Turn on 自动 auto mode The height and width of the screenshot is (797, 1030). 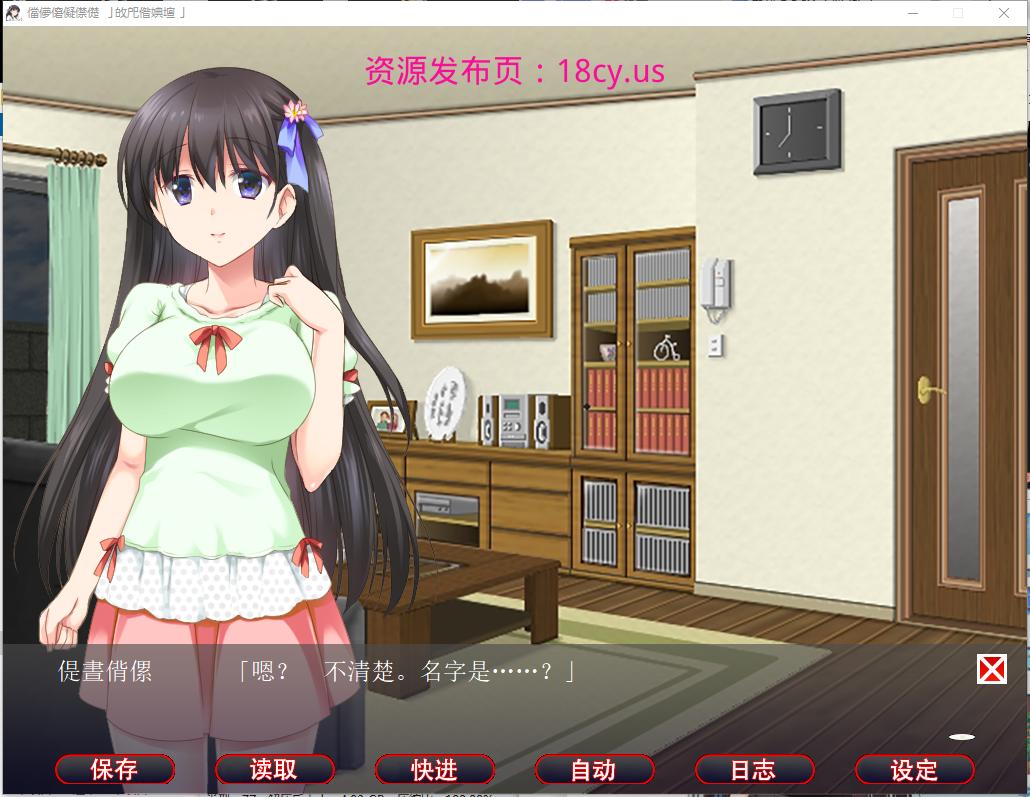click(x=594, y=769)
